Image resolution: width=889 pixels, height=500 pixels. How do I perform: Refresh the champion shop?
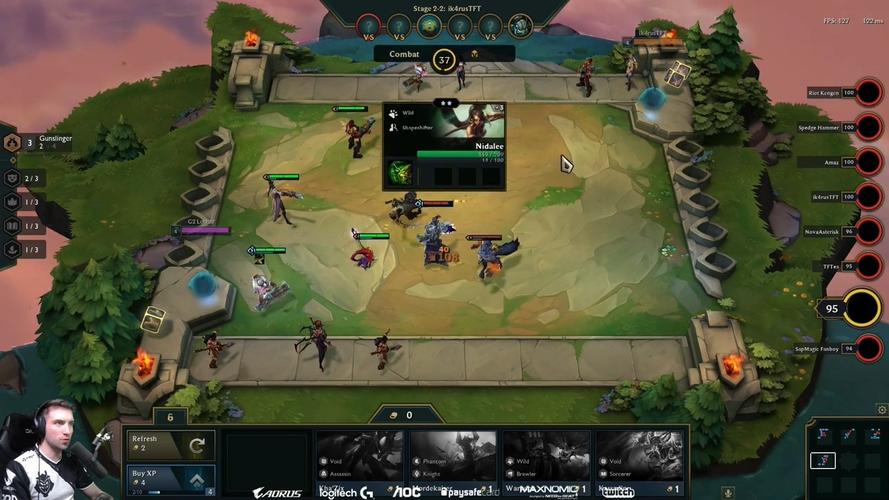(170, 444)
